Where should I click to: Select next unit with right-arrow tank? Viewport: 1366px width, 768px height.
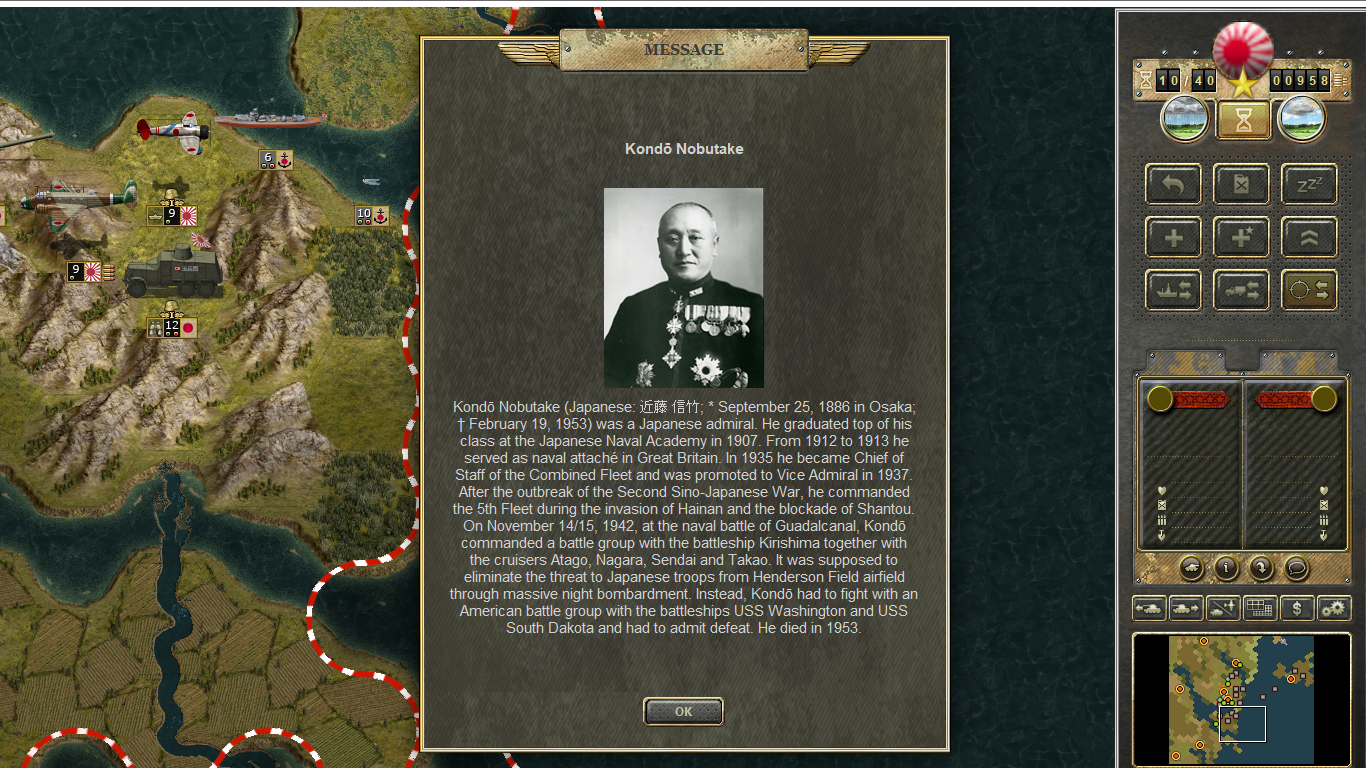[x=1185, y=608]
